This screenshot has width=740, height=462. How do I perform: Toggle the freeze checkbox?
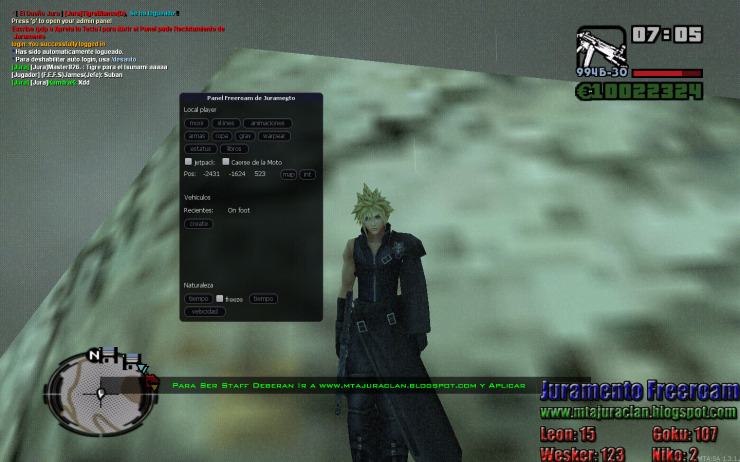tap(220, 298)
